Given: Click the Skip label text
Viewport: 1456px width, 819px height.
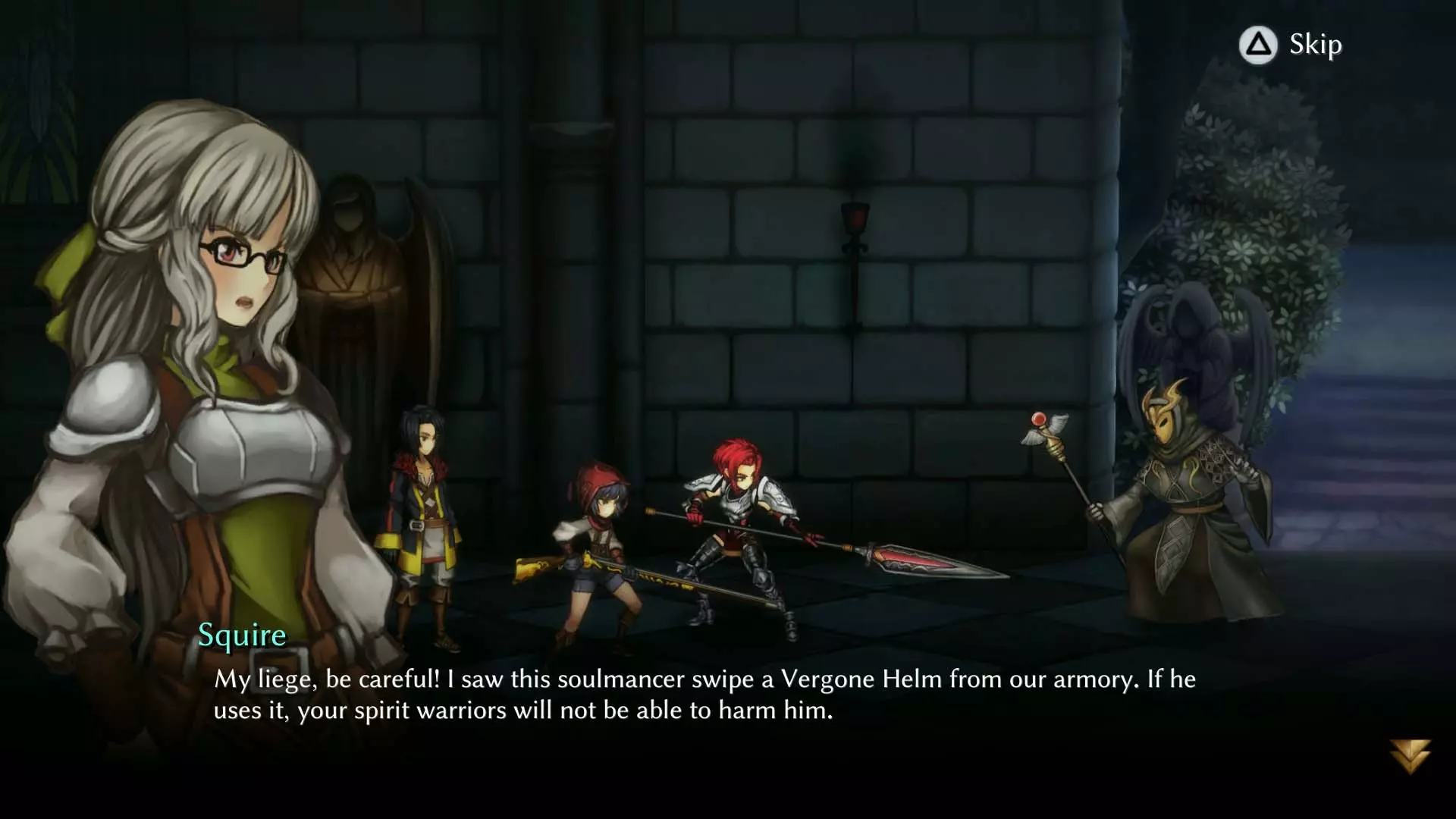Looking at the screenshot, I should 1313,45.
